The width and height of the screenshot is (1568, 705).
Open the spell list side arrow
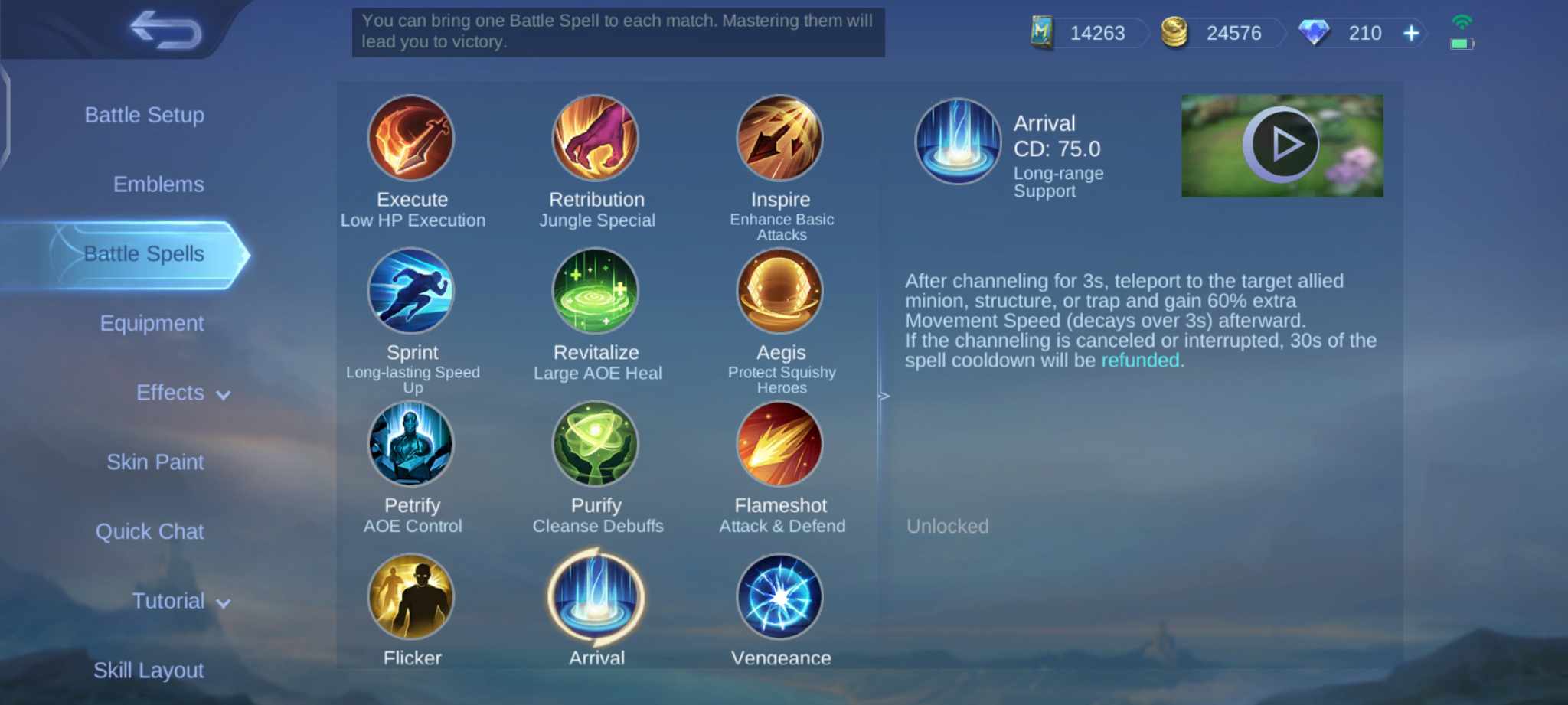click(884, 396)
